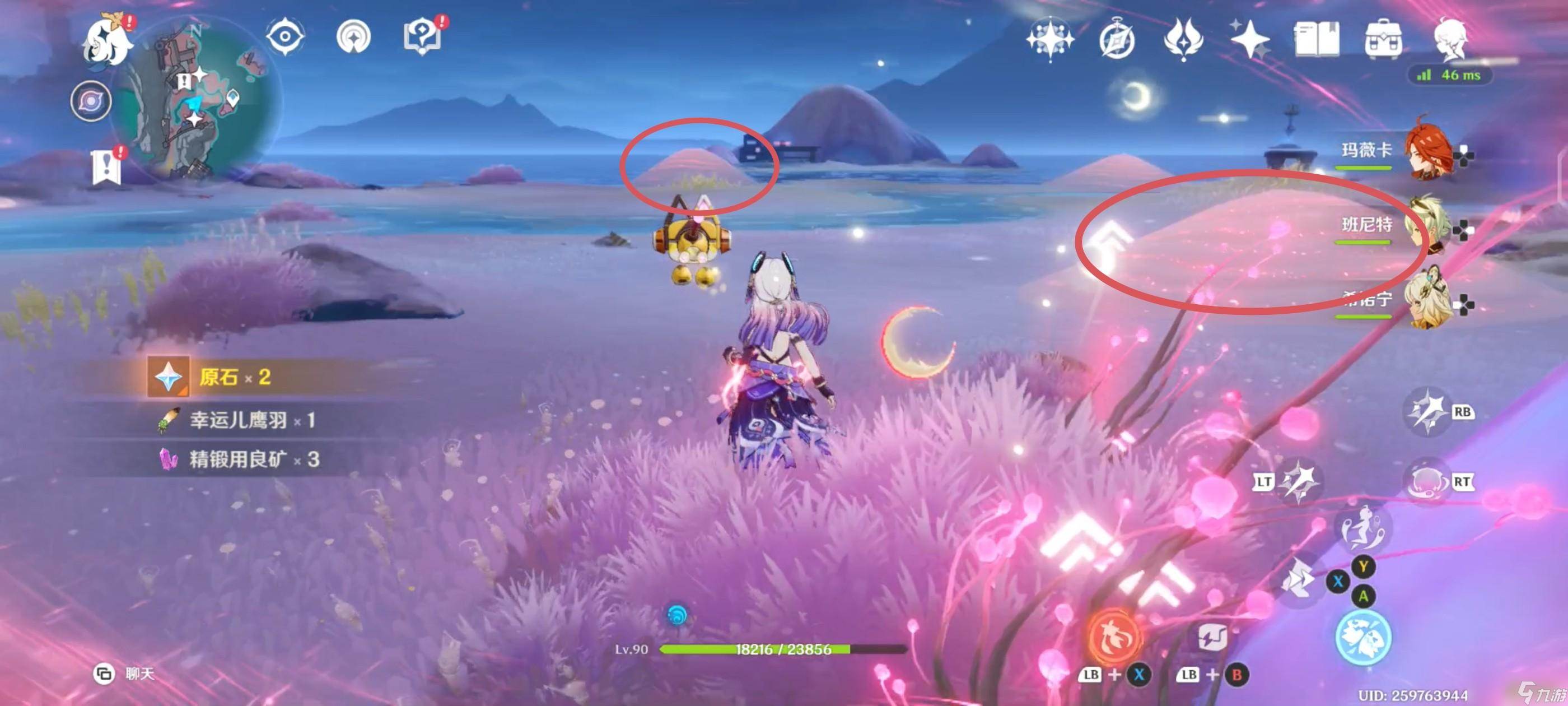Click the purple swirl icon beside minimap
Image resolution: width=1568 pixels, height=706 pixels.
[91, 101]
